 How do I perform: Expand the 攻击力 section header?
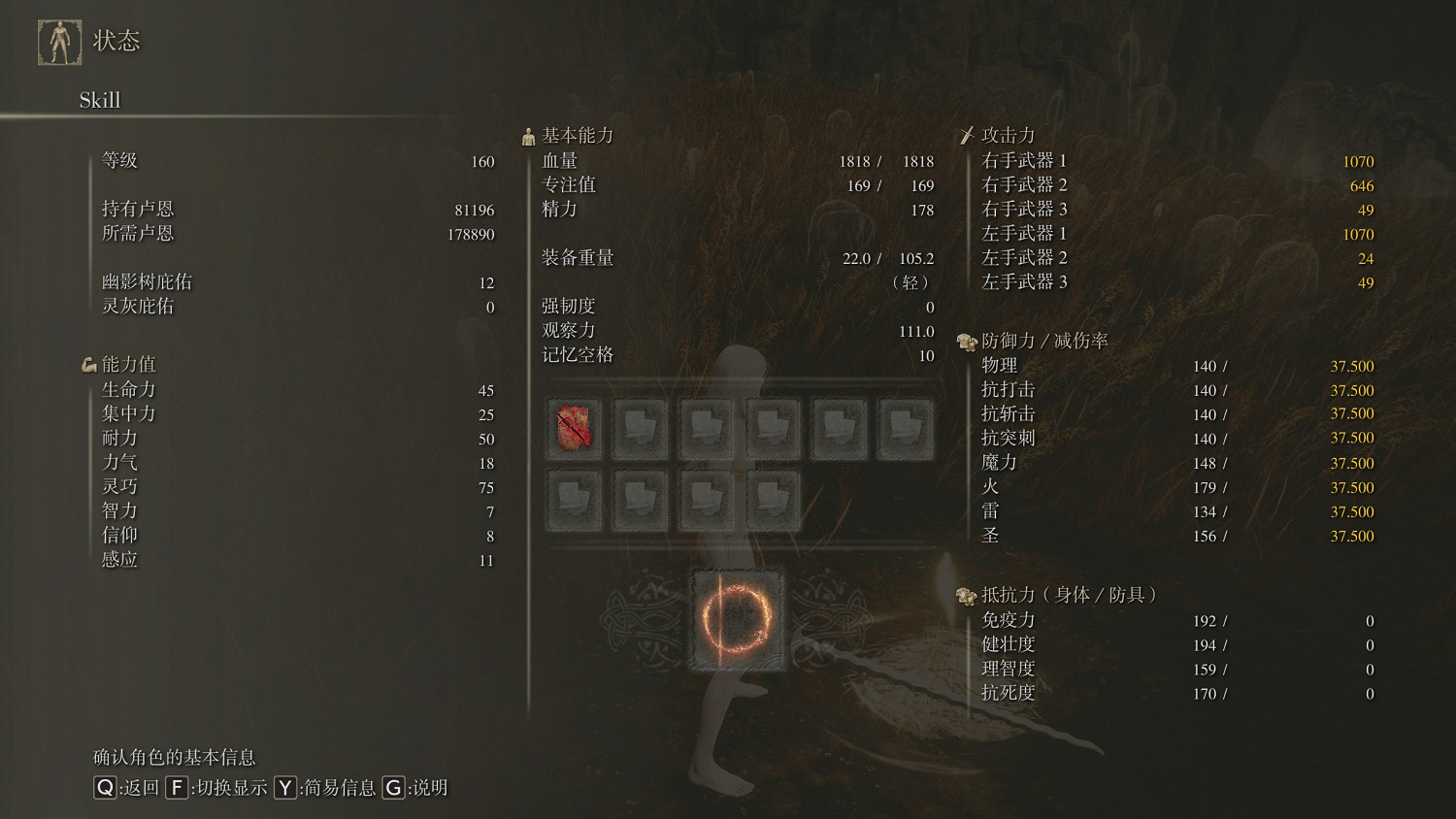1005,135
